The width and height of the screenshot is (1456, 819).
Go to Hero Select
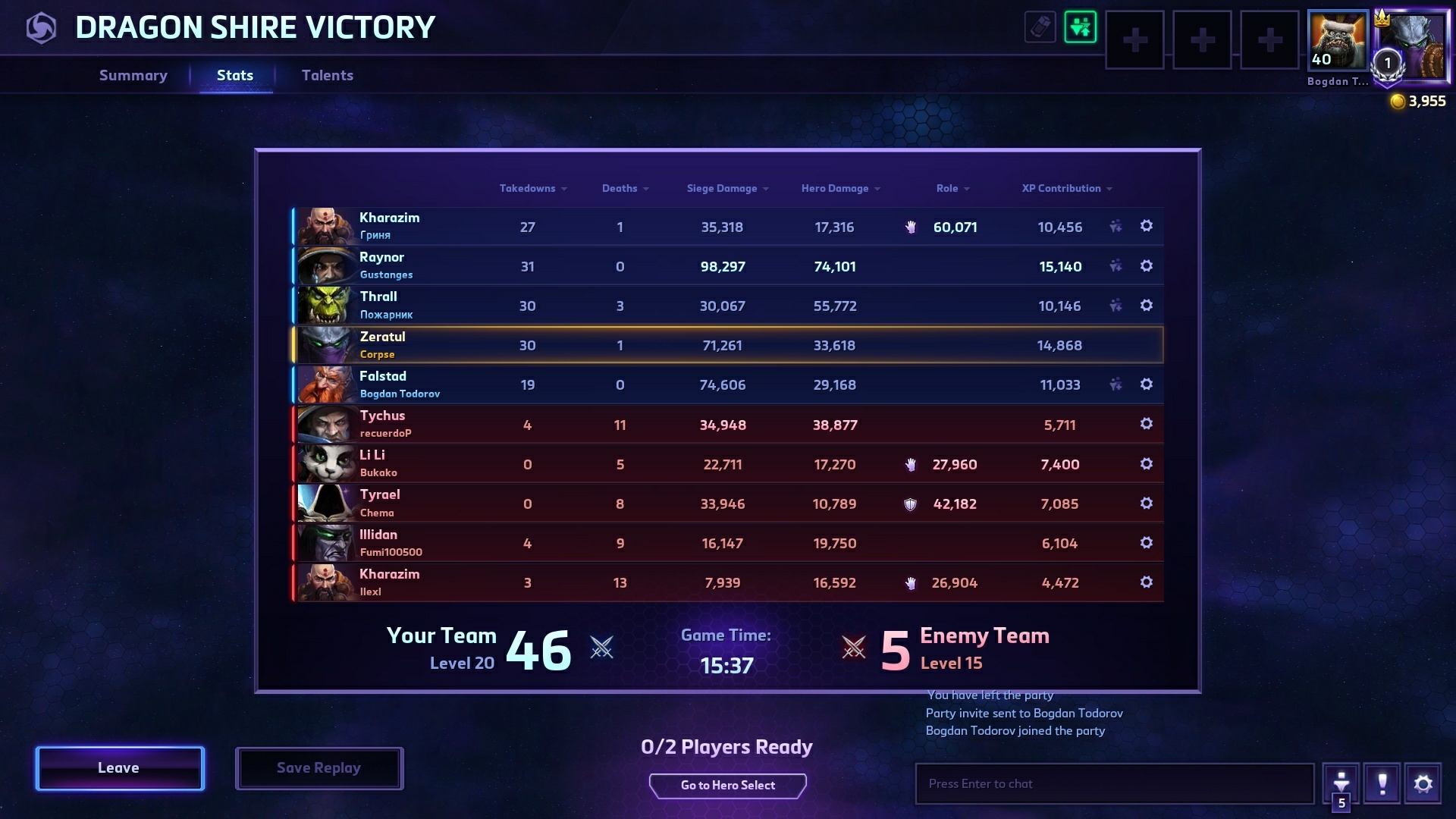pyautogui.click(x=727, y=786)
